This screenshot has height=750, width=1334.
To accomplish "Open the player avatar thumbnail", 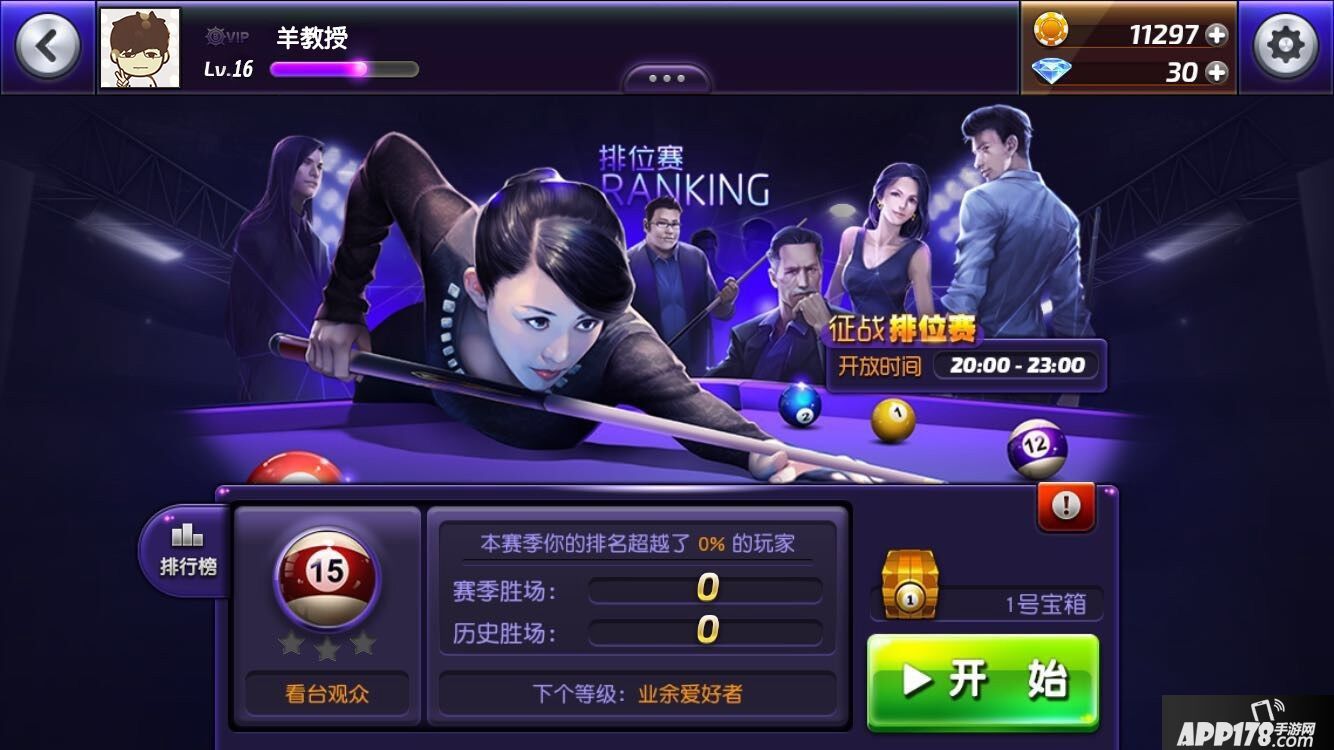I will (x=140, y=45).
